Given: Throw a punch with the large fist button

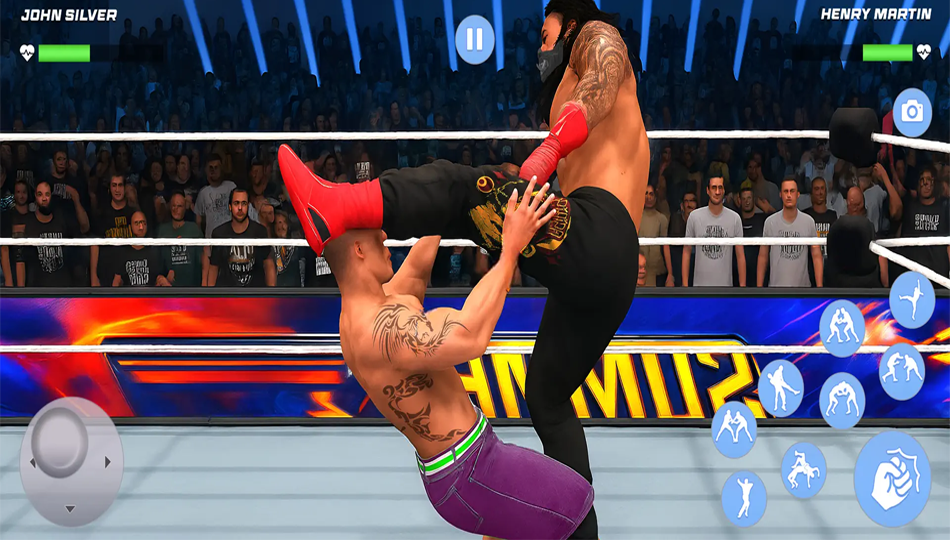Looking at the screenshot, I should click(x=892, y=479).
